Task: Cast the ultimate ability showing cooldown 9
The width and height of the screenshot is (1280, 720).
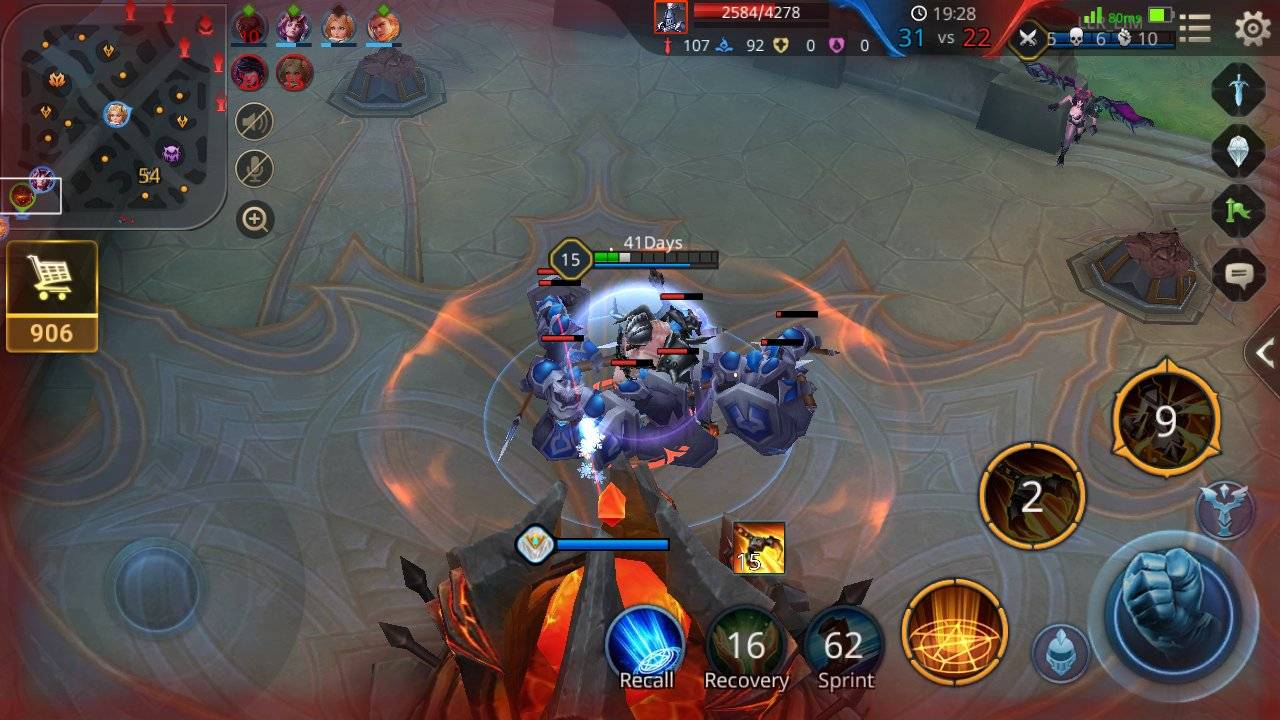Action: 1166,422
